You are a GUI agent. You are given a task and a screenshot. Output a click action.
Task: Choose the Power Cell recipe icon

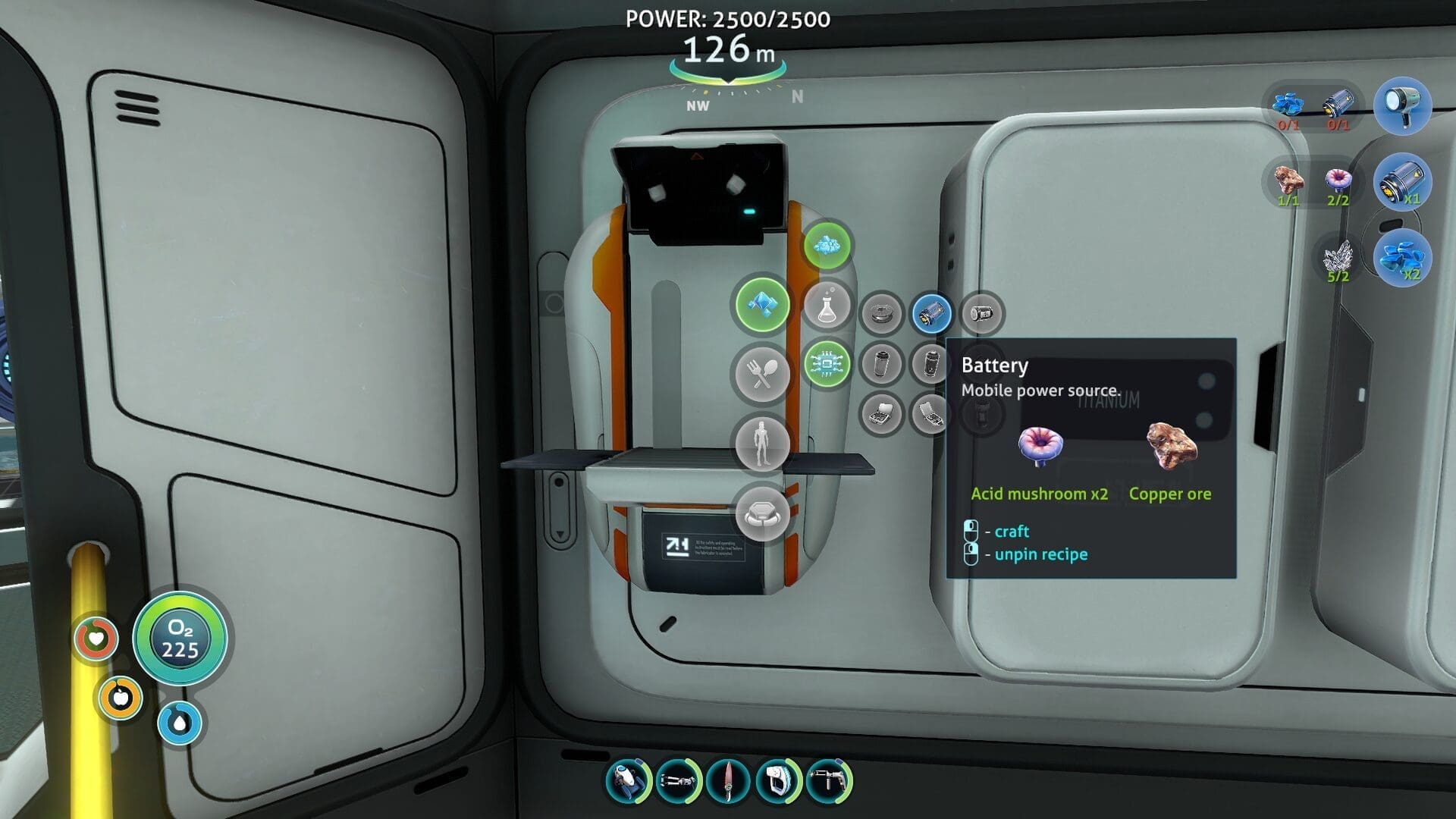[x=981, y=313]
